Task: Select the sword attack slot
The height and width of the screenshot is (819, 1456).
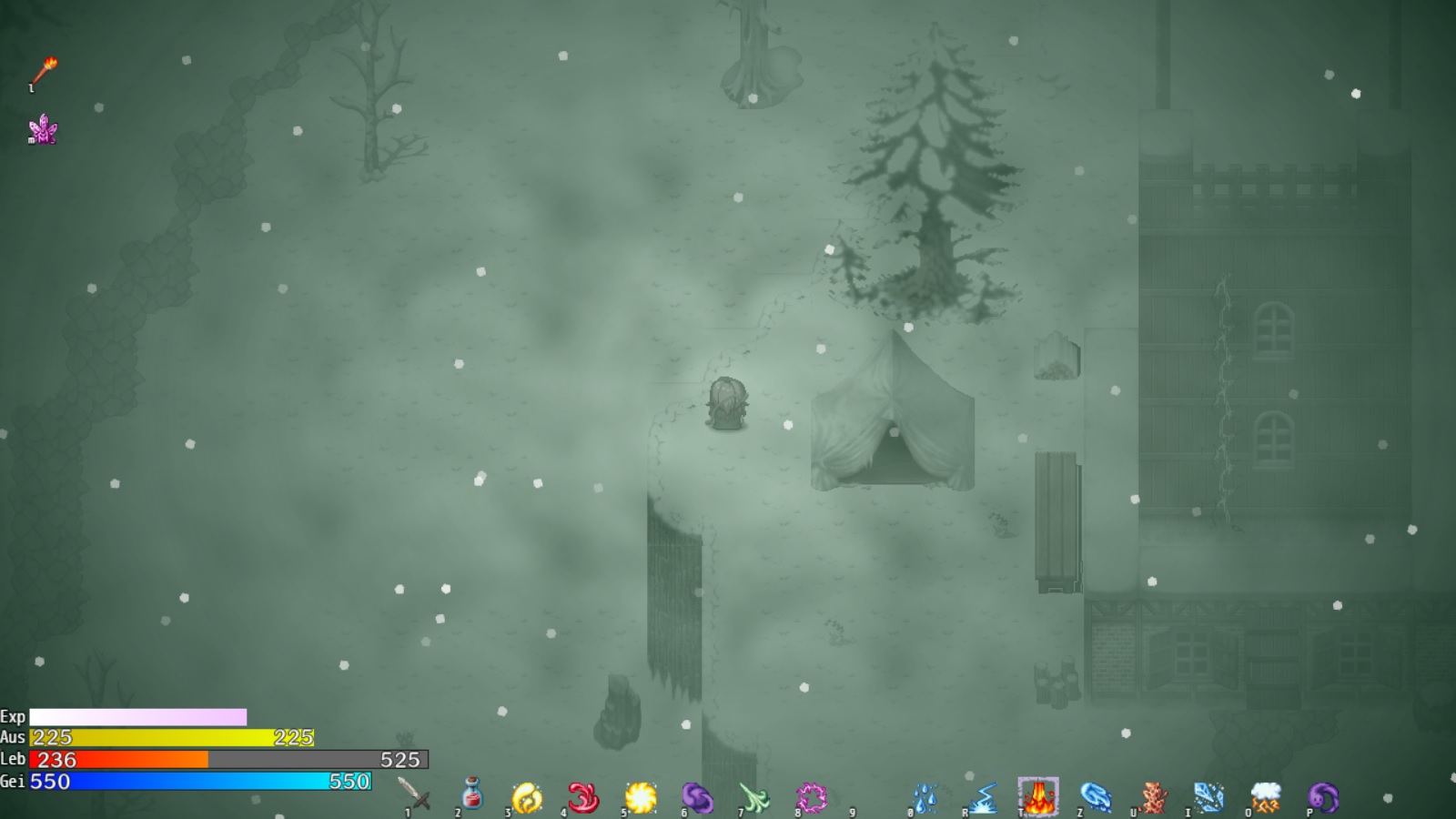Action: point(414,795)
